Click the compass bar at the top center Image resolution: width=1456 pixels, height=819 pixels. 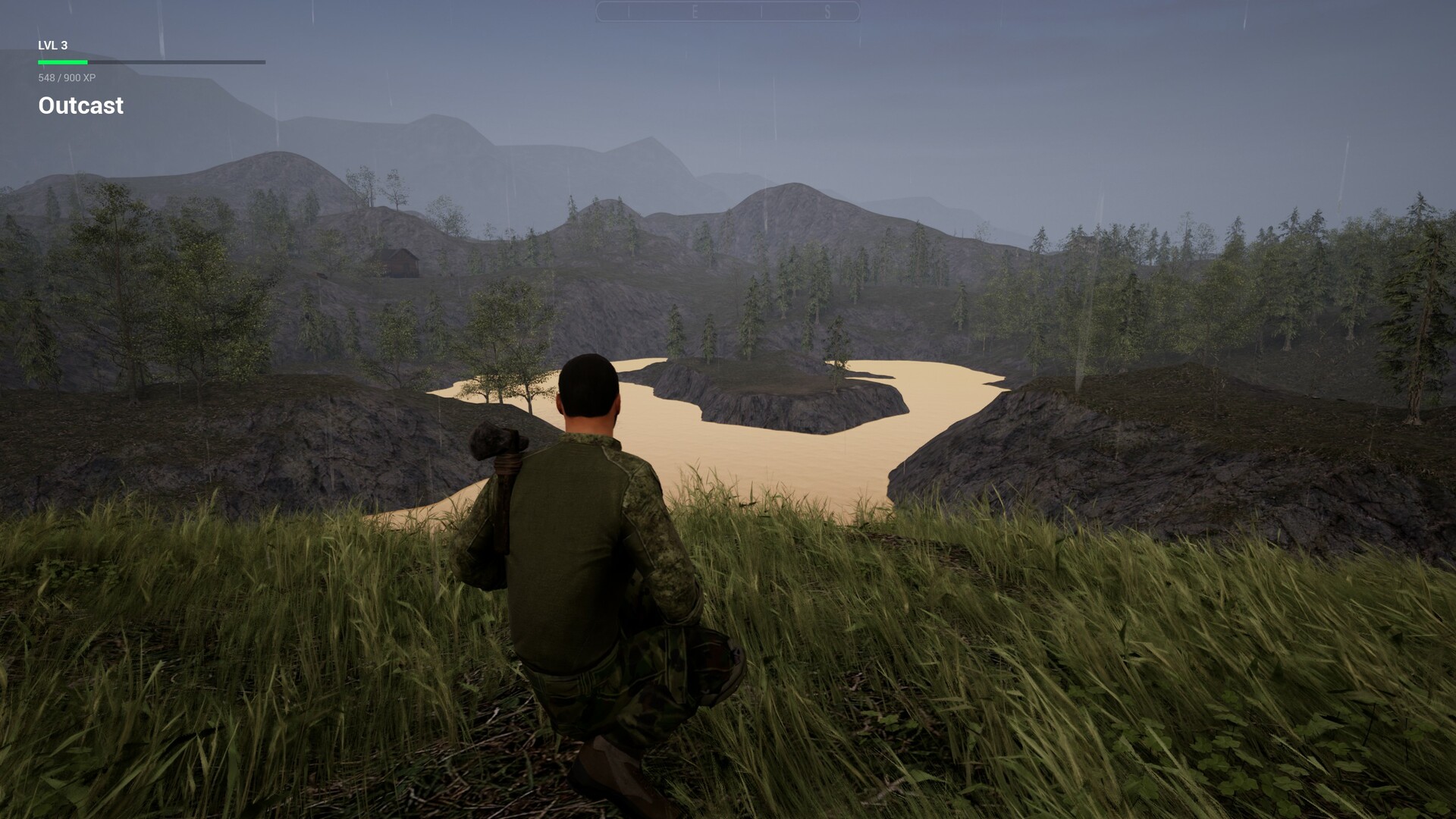click(x=726, y=9)
